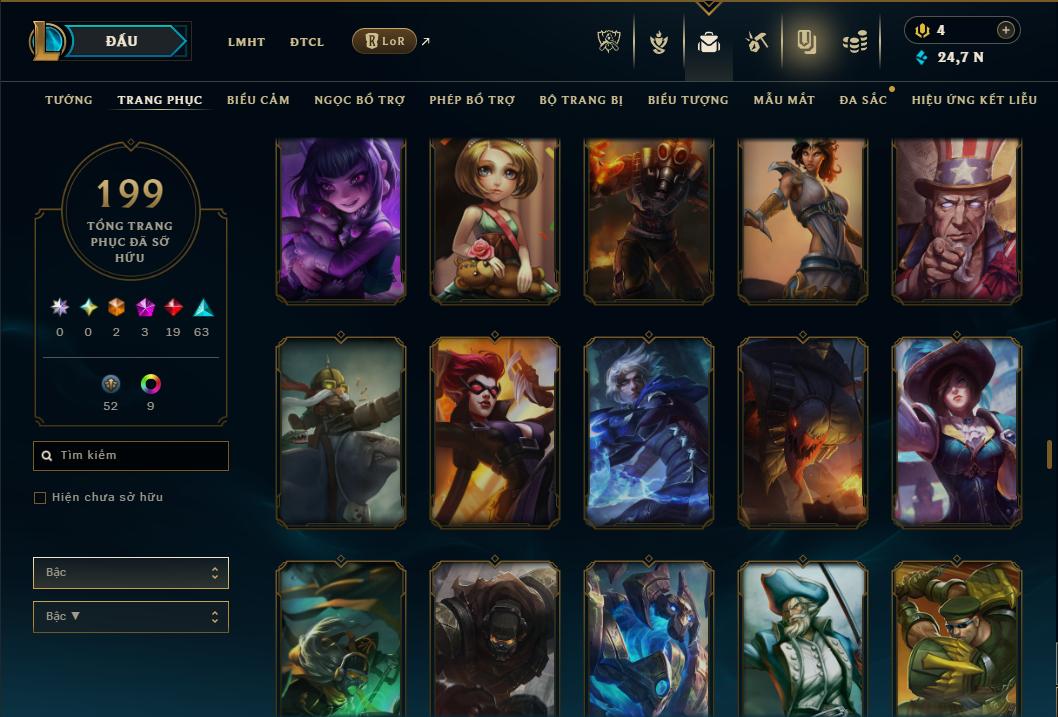Open the ĐTCL section
This screenshot has width=1058, height=717.
click(307, 42)
